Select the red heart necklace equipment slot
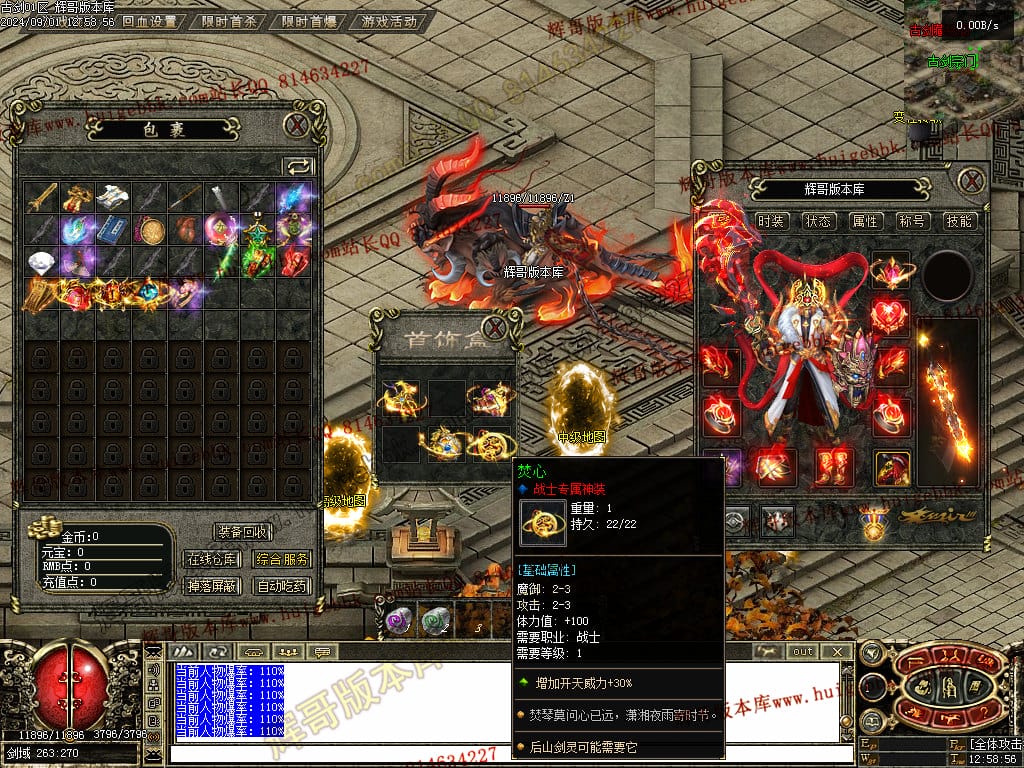The image size is (1024, 768). pyautogui.click(x=889, y=317)
